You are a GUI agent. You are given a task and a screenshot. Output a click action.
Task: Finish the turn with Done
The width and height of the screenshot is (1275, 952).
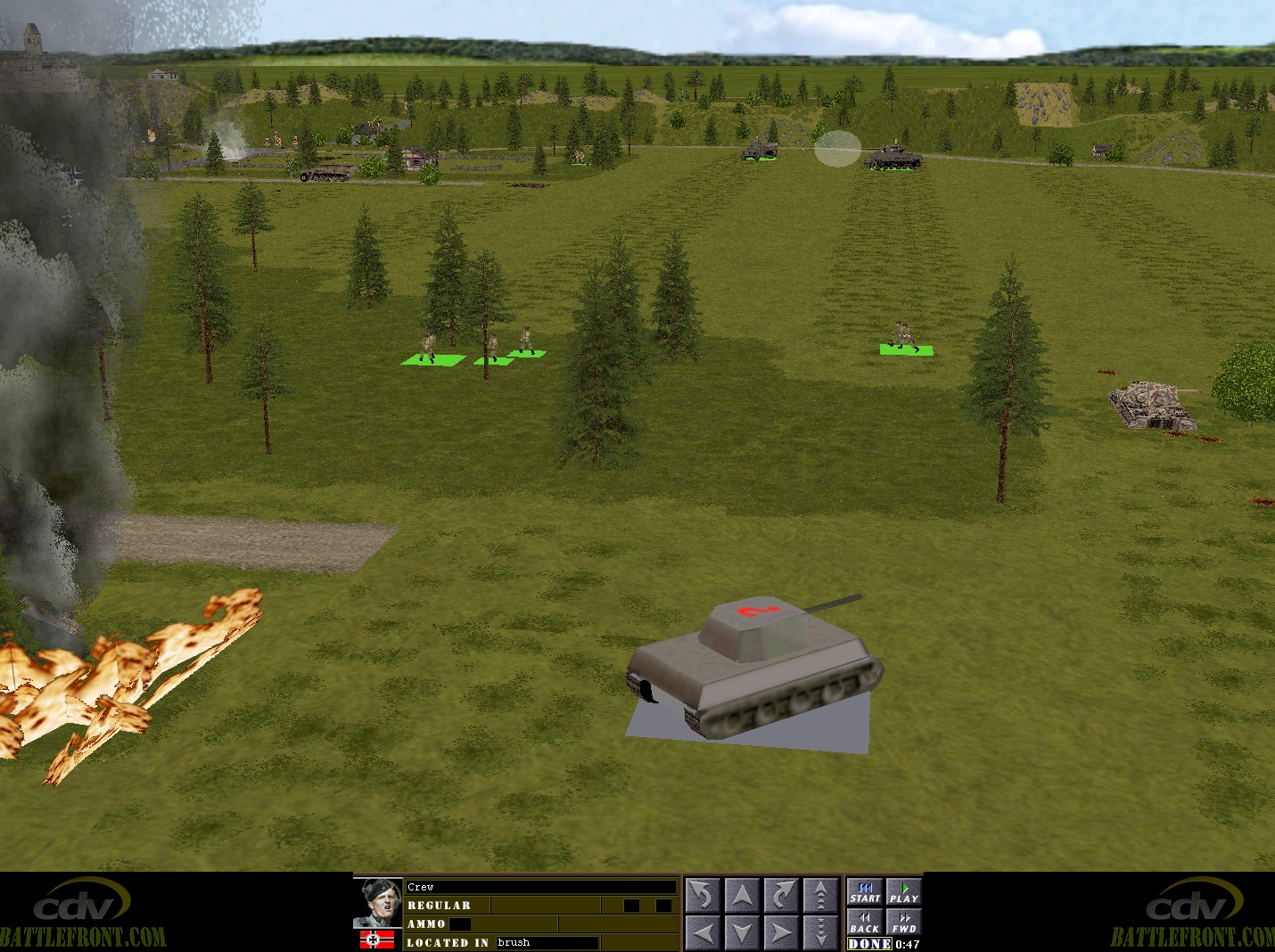869,944
